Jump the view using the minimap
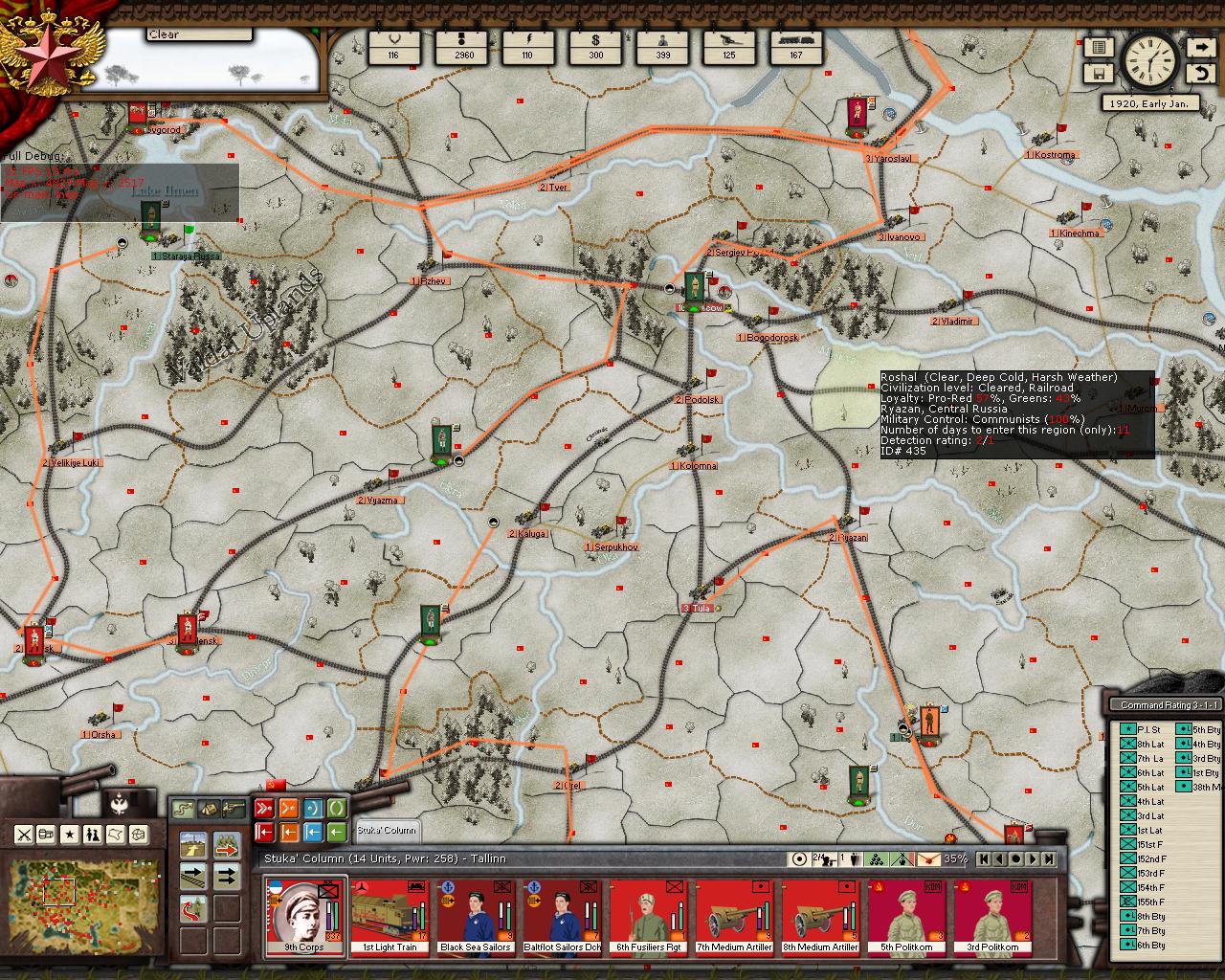The image size is (1225, 980). pos(72,897)
